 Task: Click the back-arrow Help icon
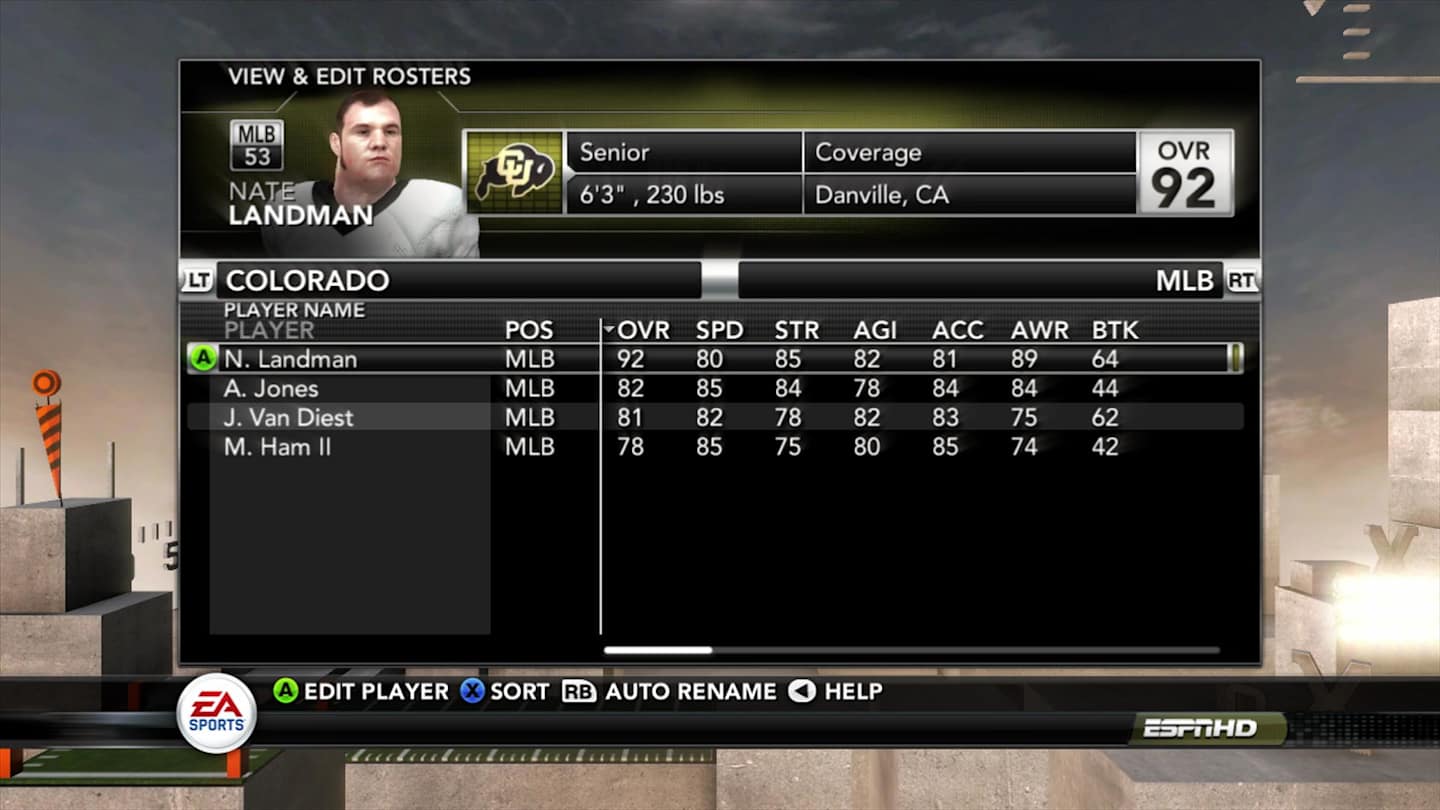[x=801, y=691]
